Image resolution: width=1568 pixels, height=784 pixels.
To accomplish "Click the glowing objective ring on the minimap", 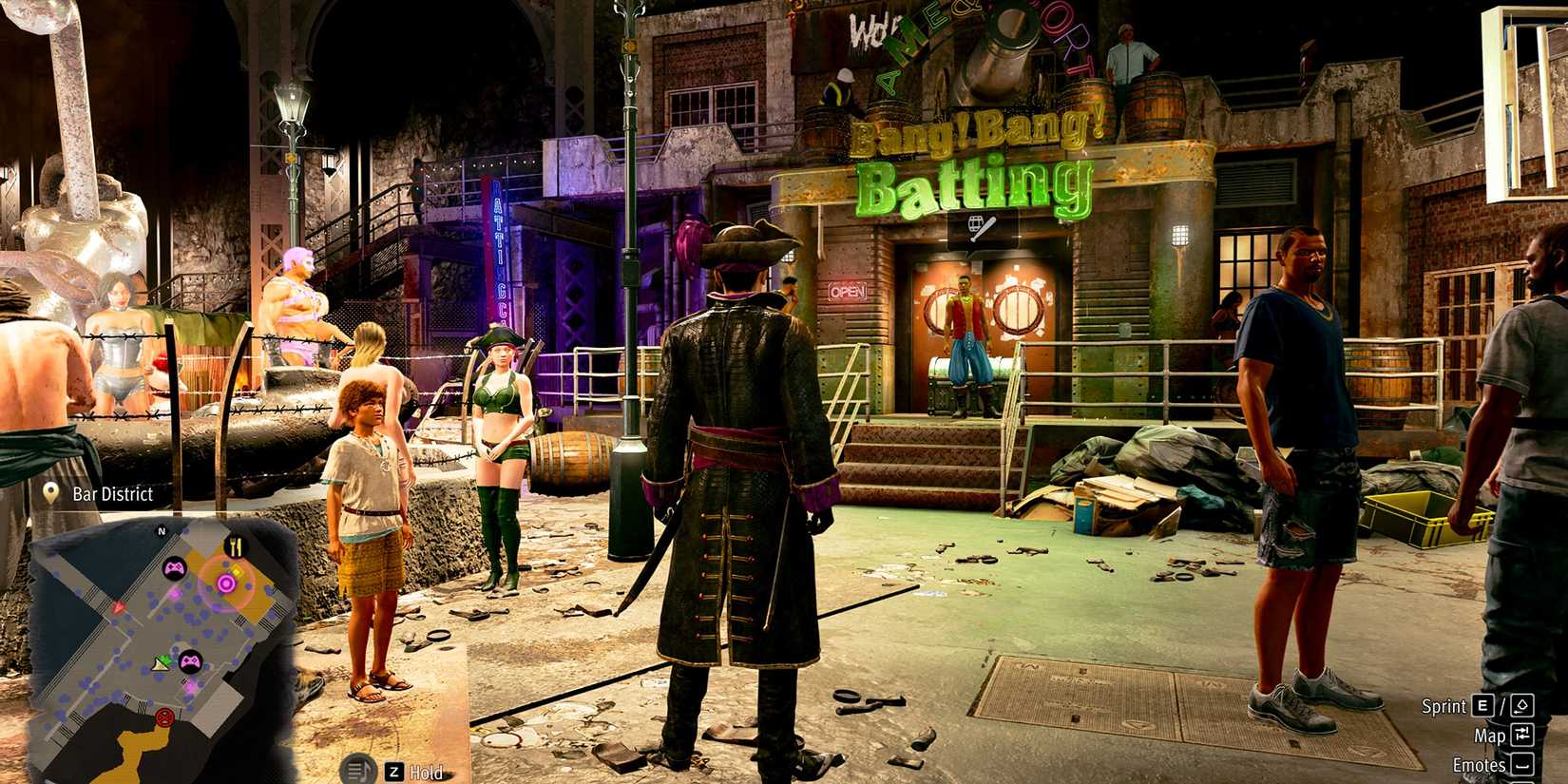I will (226, 582).
